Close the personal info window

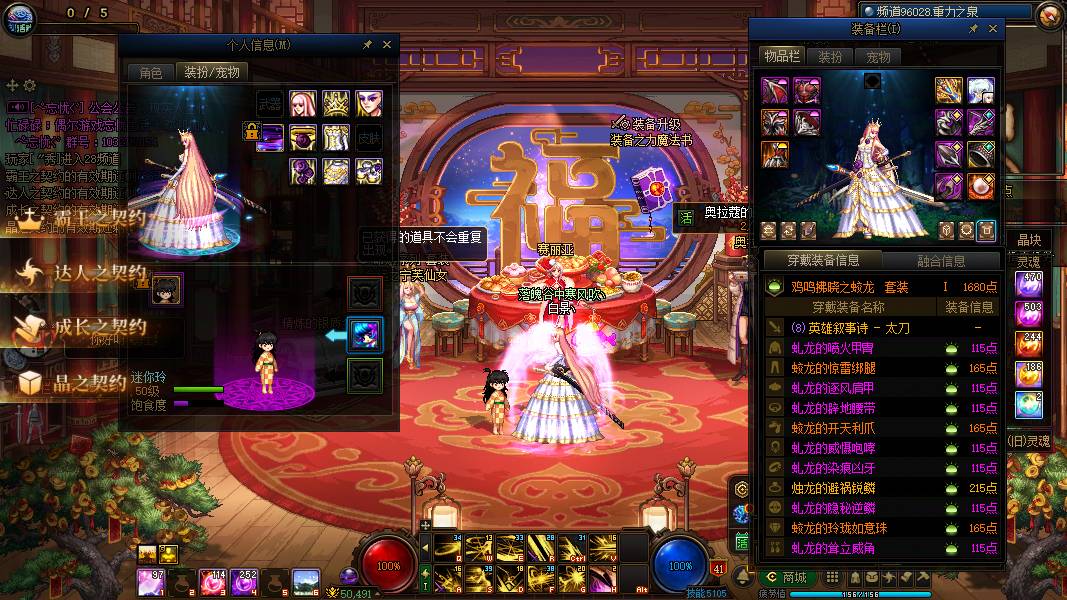tap(387, 45)
